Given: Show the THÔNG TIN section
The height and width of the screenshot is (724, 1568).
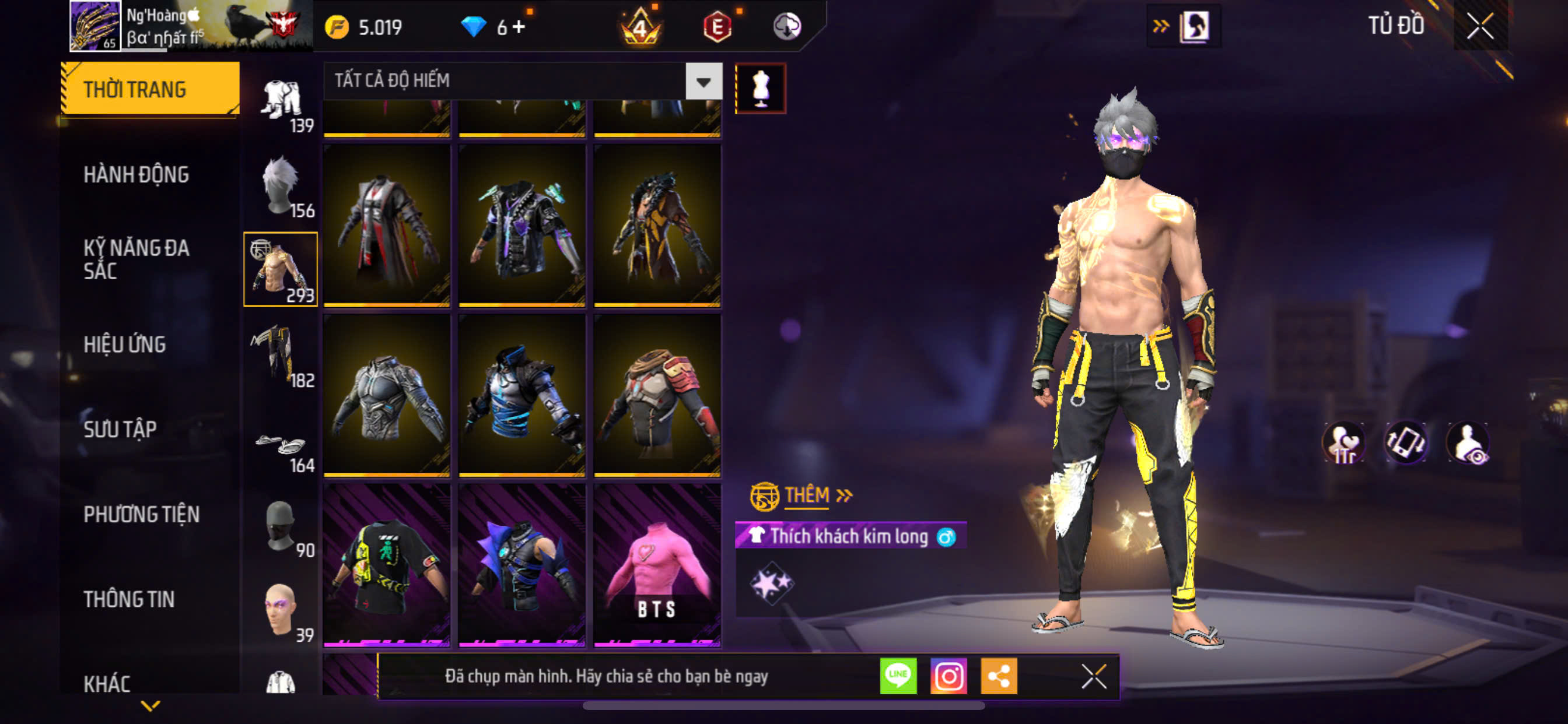Looking at the screenshot, I should coord(129,599).
